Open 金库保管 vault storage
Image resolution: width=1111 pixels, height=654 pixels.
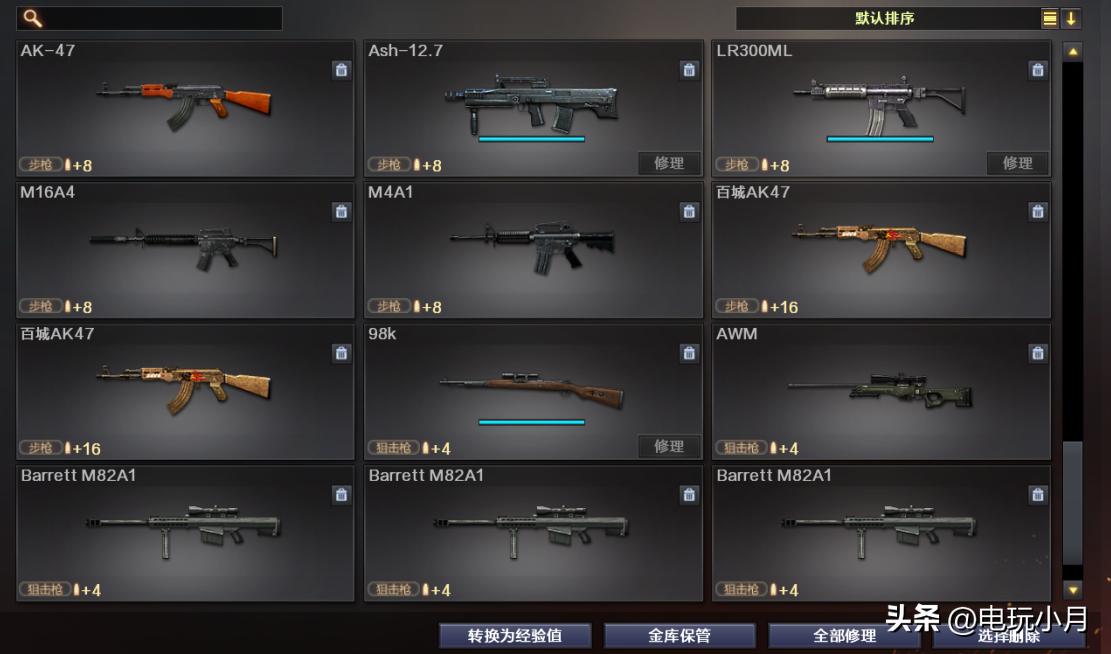pyautogui.click(x=679, y=636)
